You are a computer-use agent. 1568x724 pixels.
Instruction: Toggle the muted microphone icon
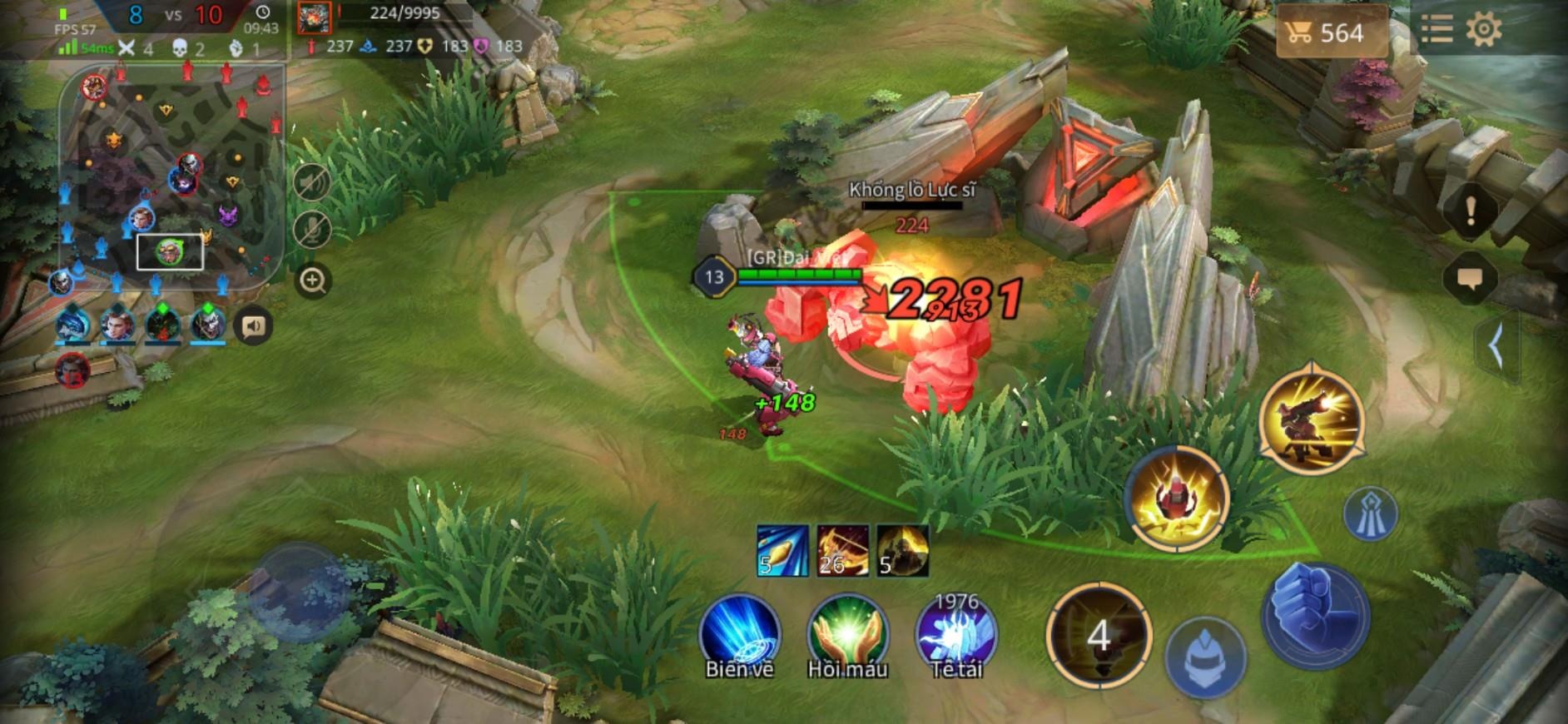[x=313, y=230]
